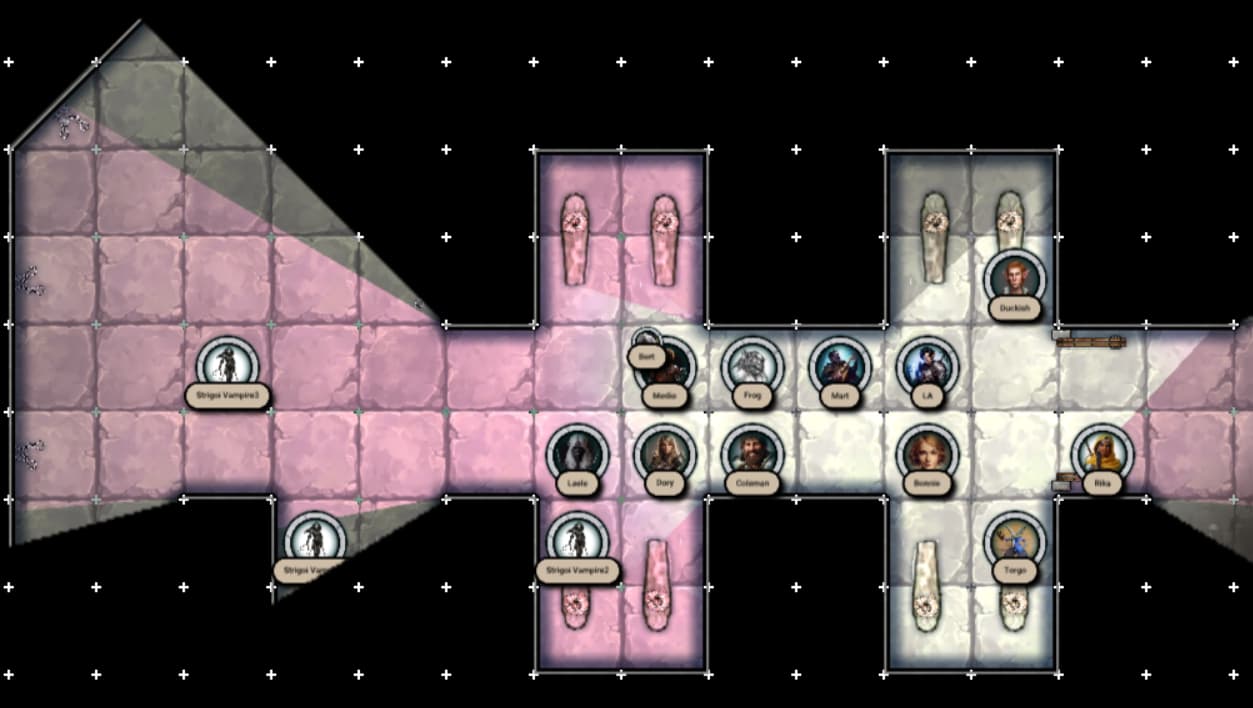Click the Coleman character token

751,454
